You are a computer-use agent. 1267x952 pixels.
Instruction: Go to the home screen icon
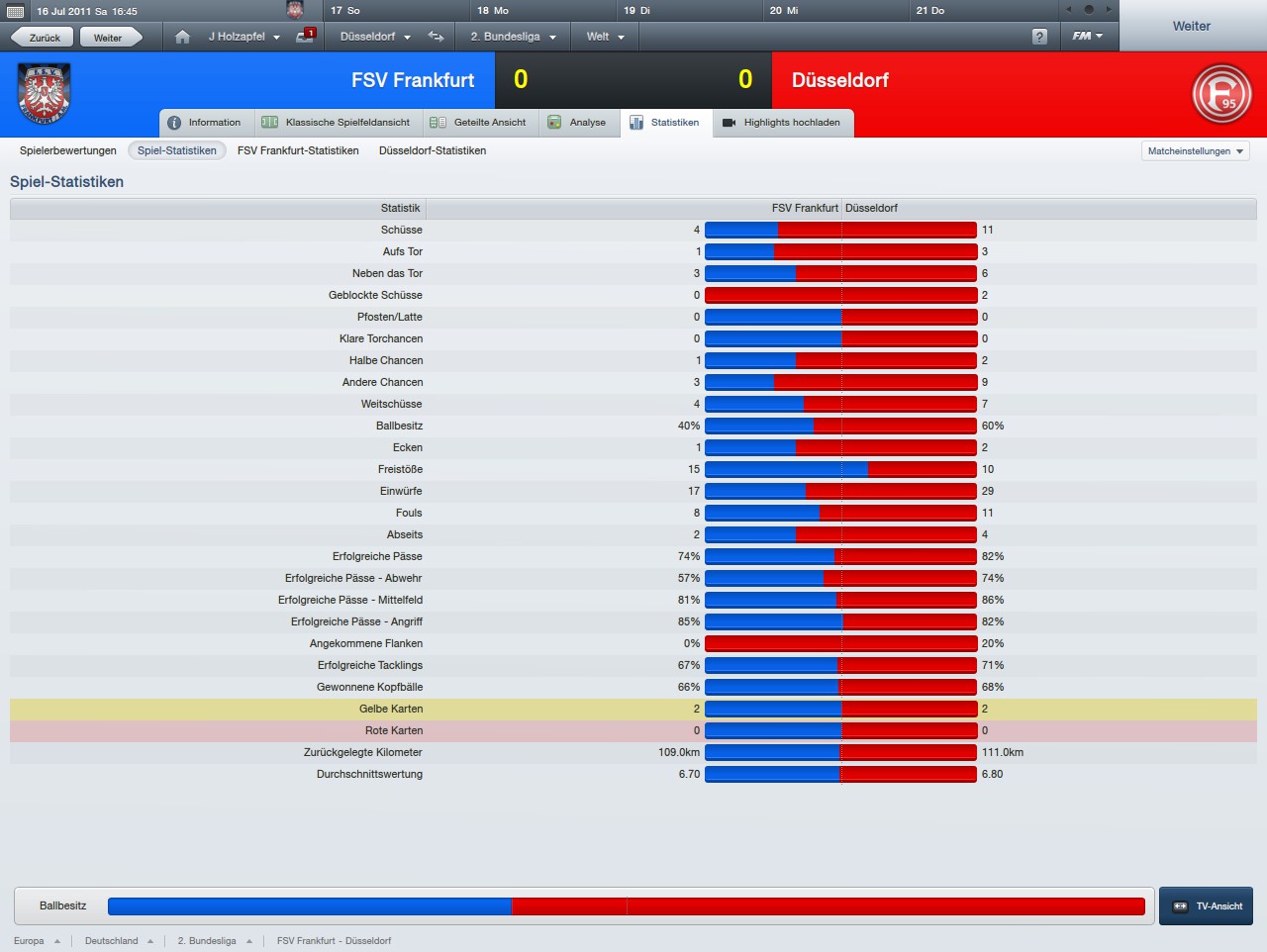[x=182, y=37]
